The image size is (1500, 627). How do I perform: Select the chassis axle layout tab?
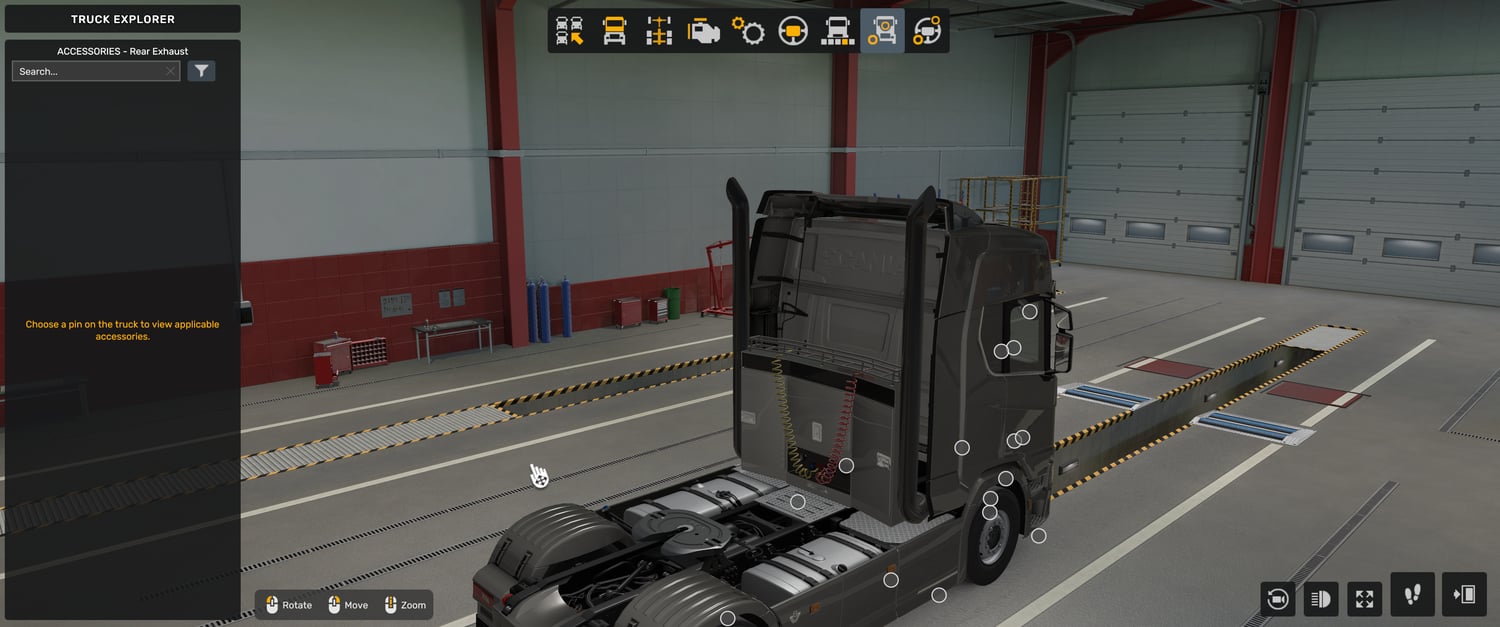click(x=658, y=31)
